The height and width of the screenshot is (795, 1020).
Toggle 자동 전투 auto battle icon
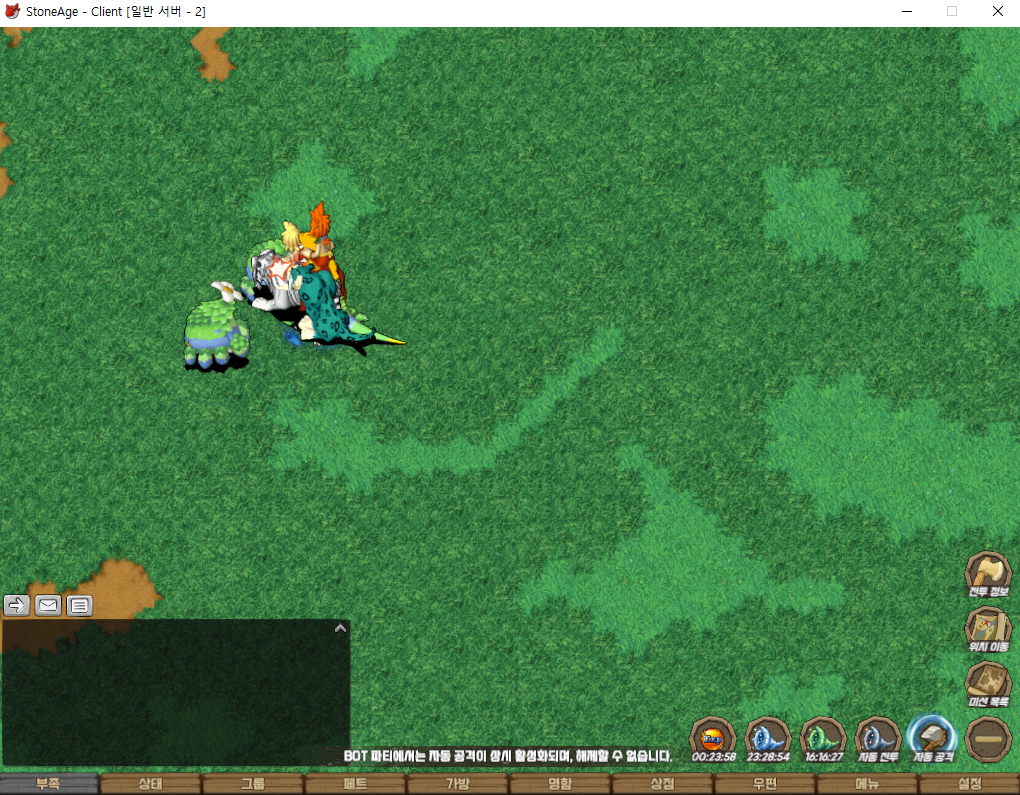[x=879, y=739]
